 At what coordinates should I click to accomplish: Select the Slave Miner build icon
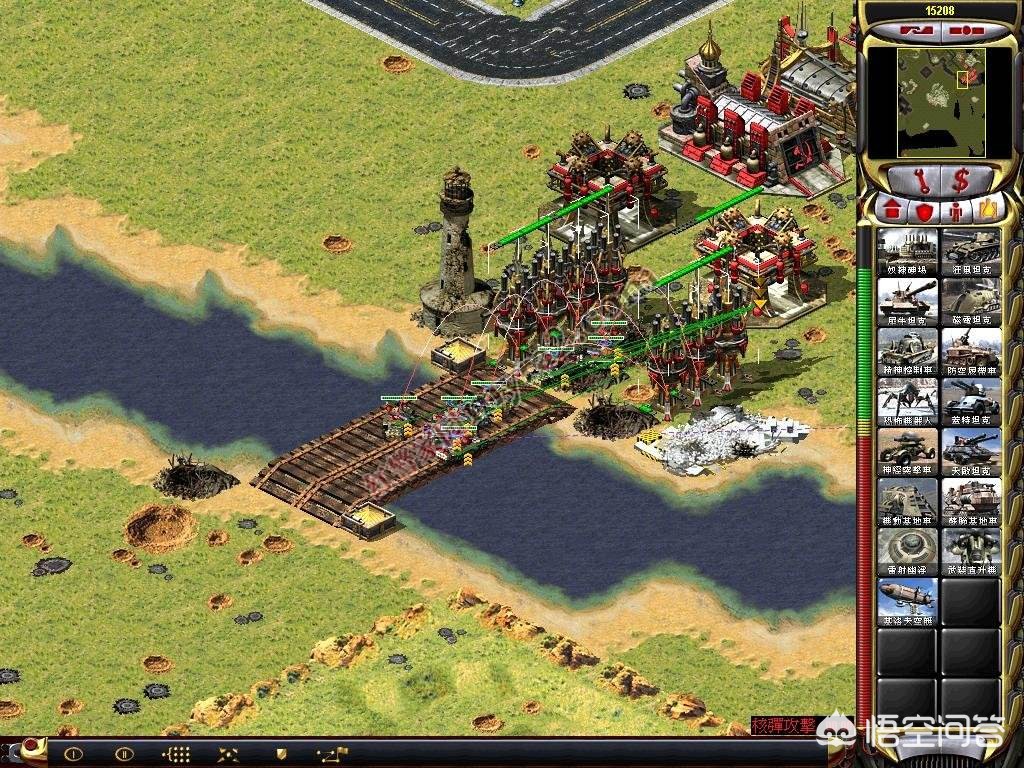tap(908, 250)
